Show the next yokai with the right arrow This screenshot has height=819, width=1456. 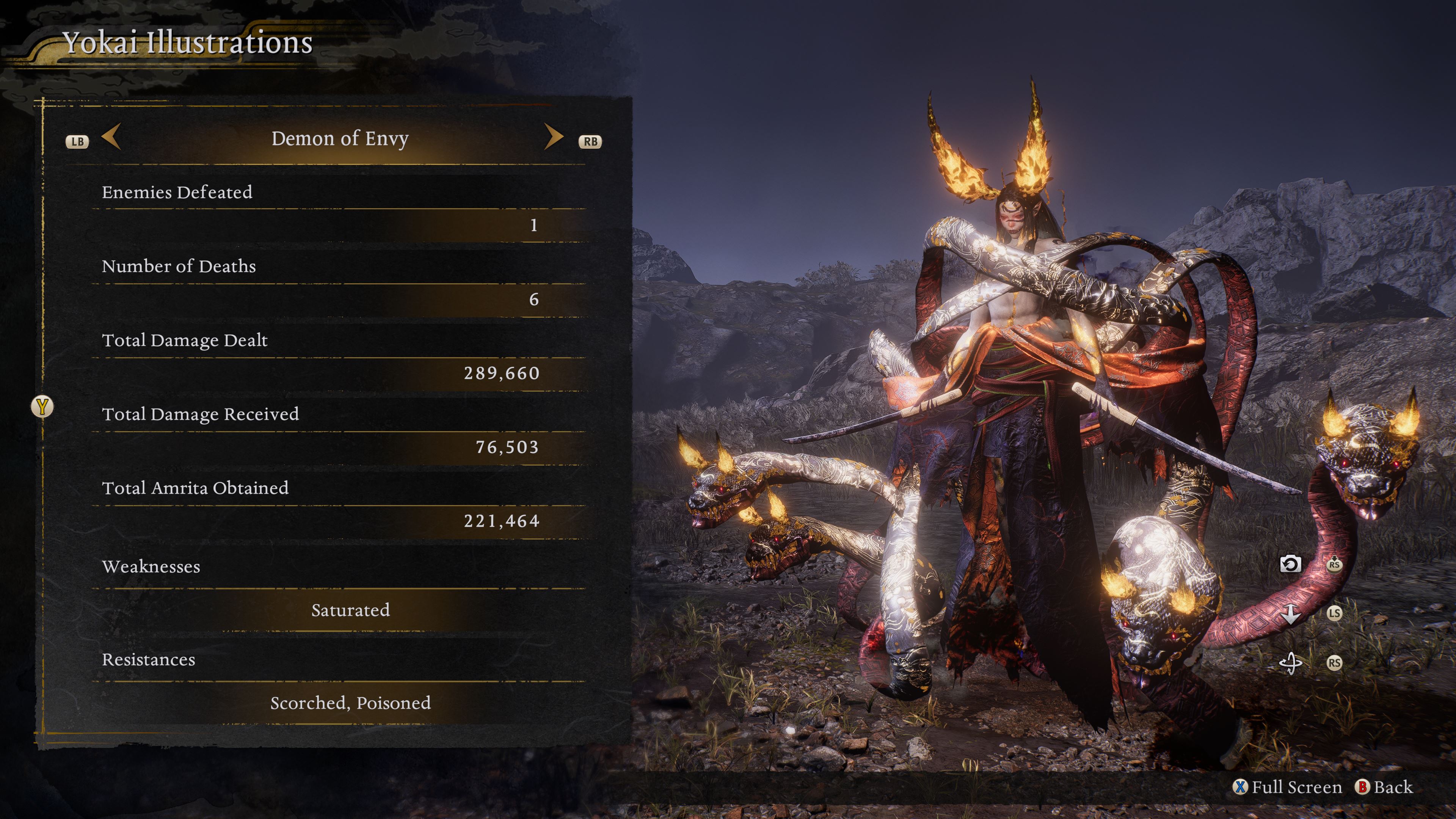(553, 137)
